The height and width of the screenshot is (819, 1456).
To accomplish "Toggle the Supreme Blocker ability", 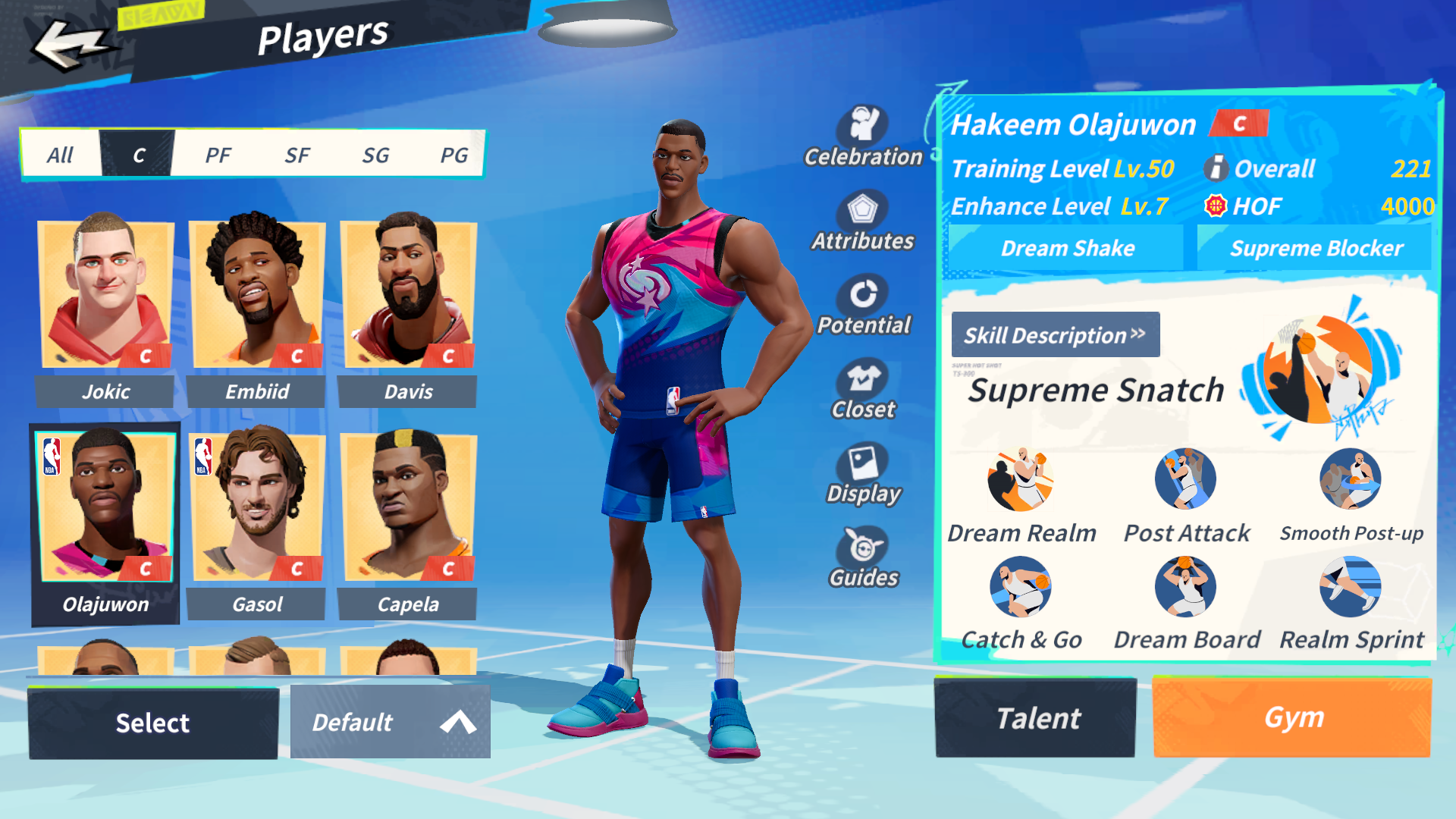I will pyautogui.click(x=1317, y=247).
